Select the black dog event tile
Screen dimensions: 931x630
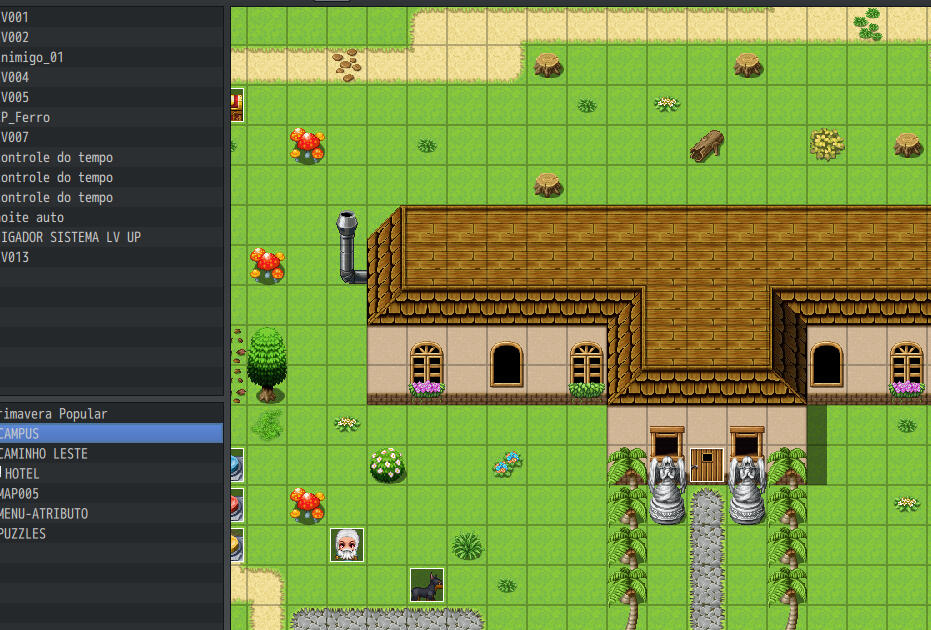[427, 585]
